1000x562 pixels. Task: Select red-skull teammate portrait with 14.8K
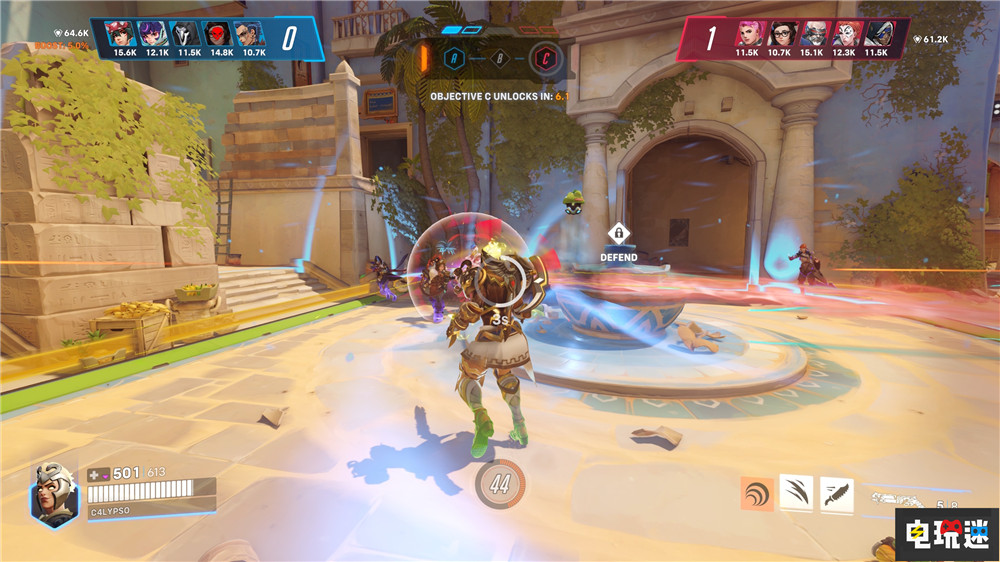221,34
